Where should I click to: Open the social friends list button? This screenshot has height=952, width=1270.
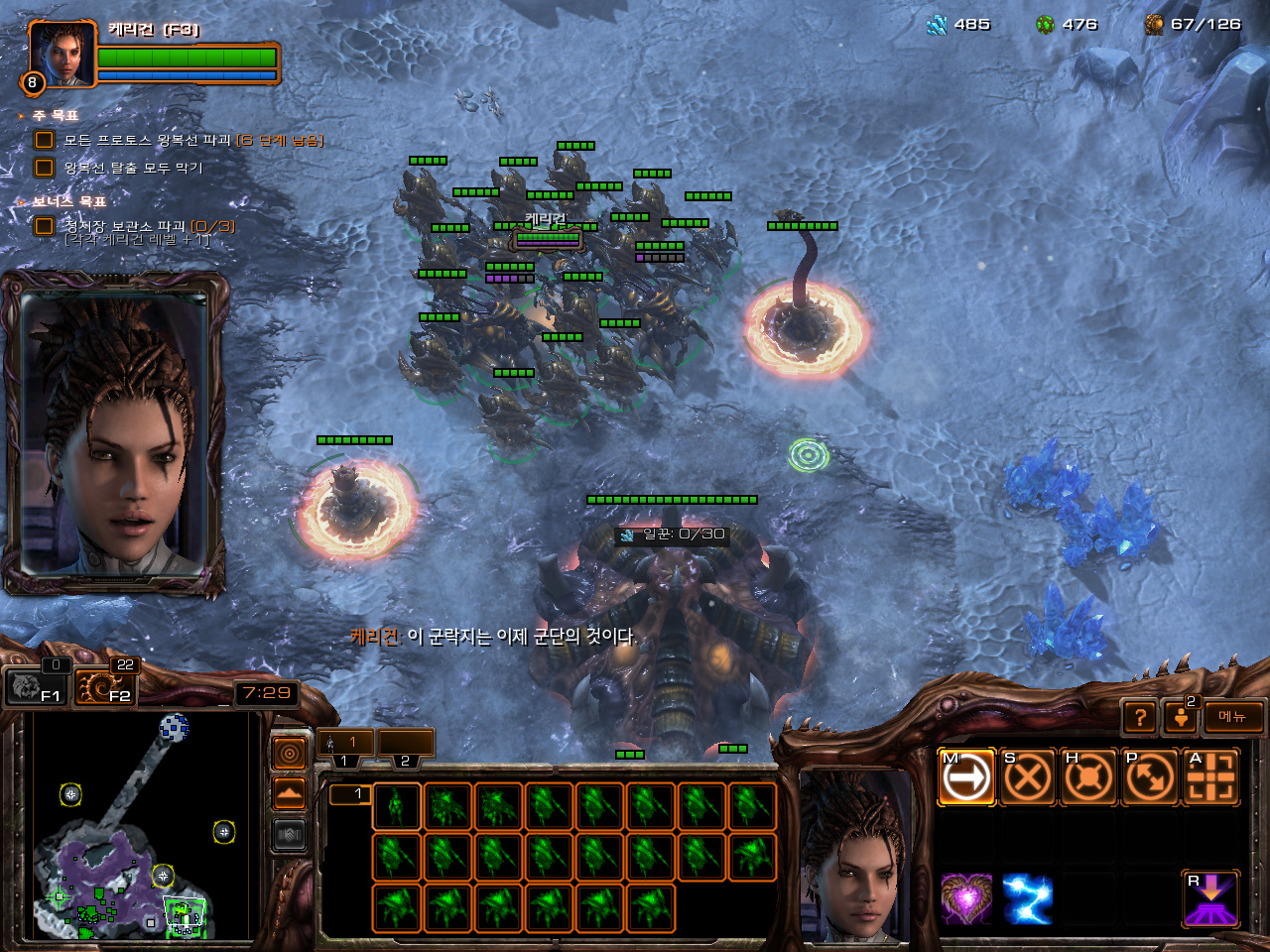[x=1181, y=717]
